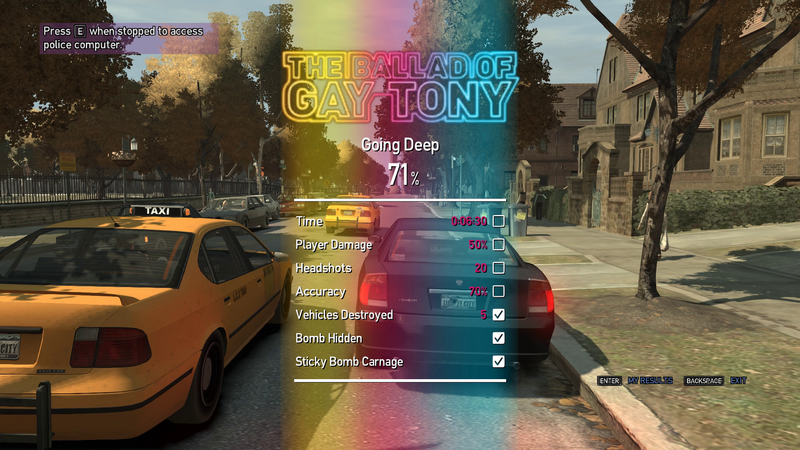Toggle the Sticky Bomb Carnage checkbox
Screen dimensions: 800x450
(498, 361)
